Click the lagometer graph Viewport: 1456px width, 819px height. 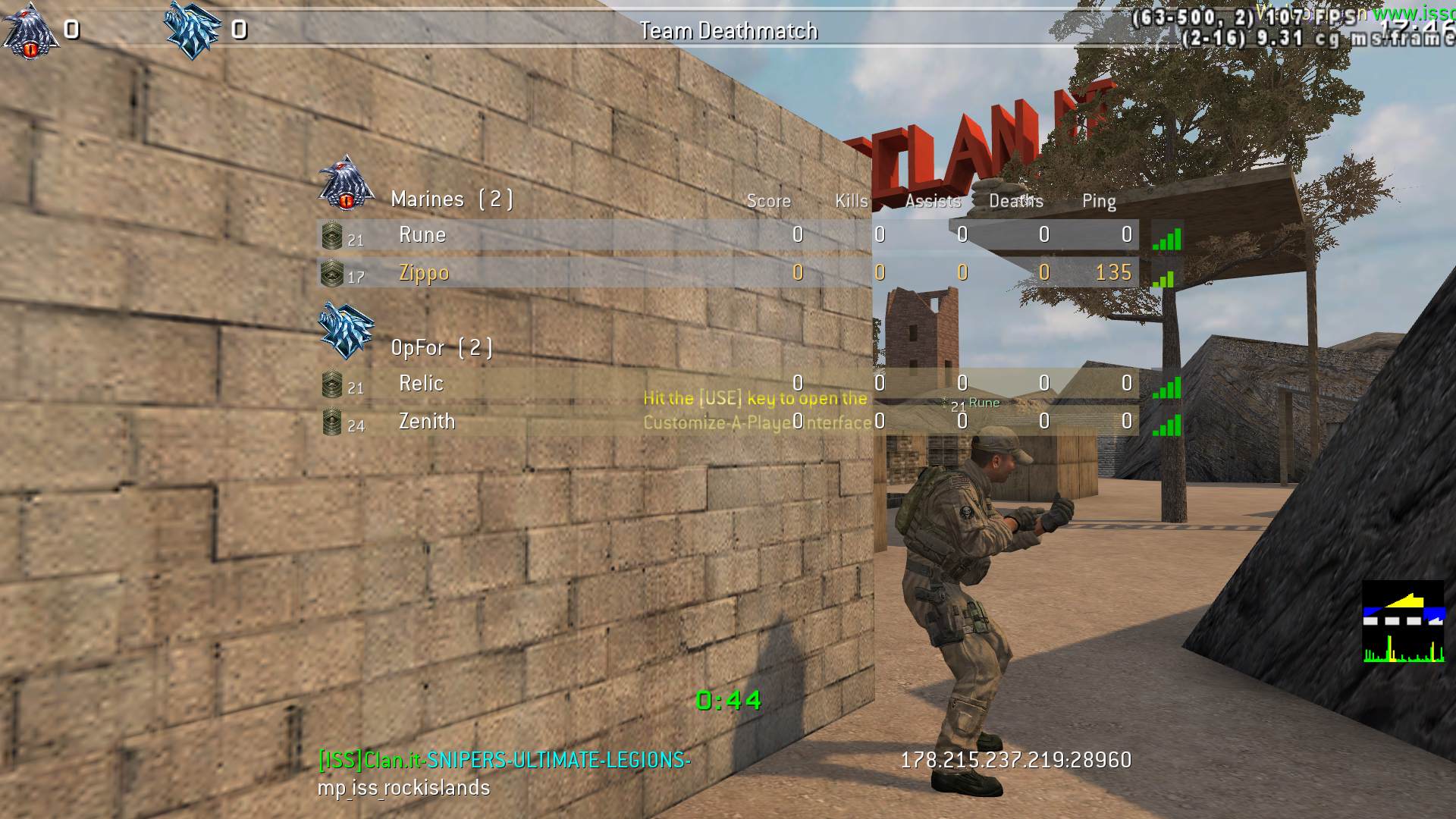(x=1403, y=622)
